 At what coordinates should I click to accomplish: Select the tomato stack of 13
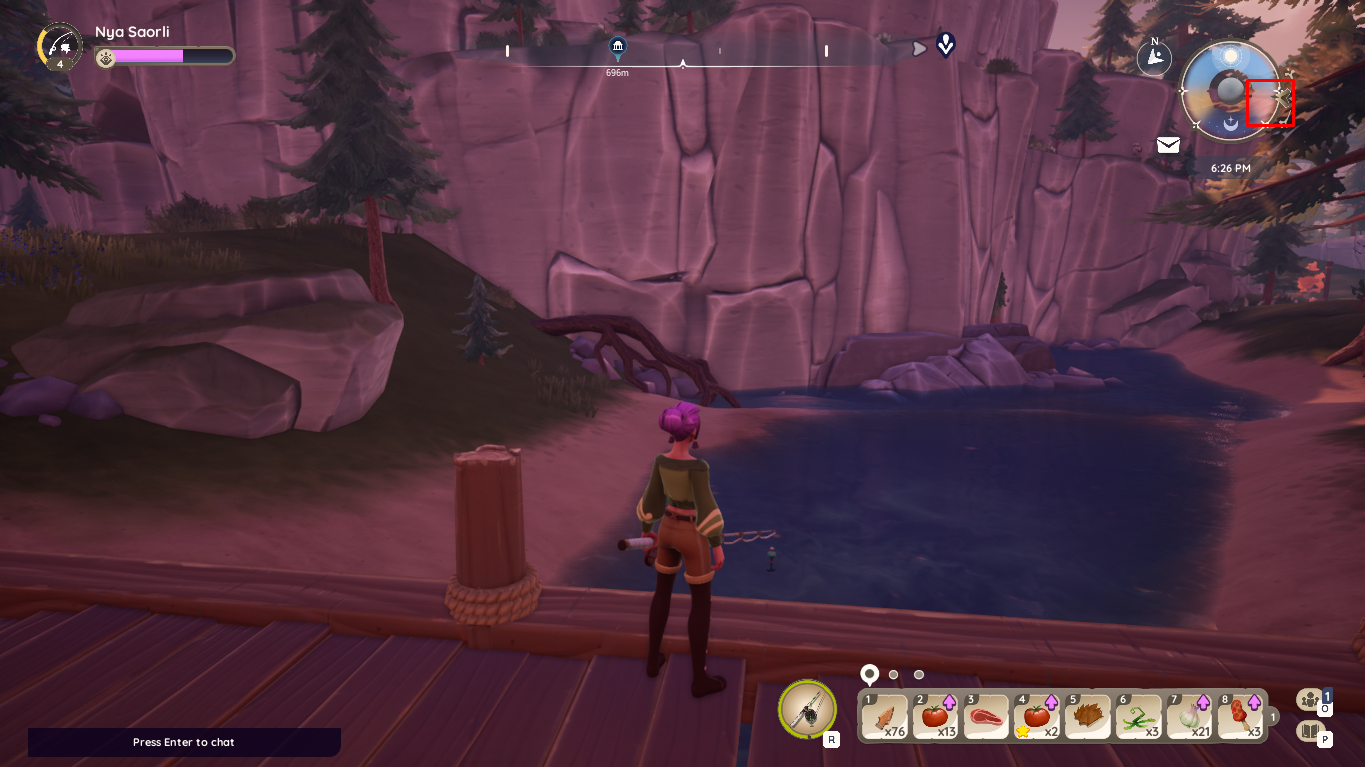click(935, 716)
